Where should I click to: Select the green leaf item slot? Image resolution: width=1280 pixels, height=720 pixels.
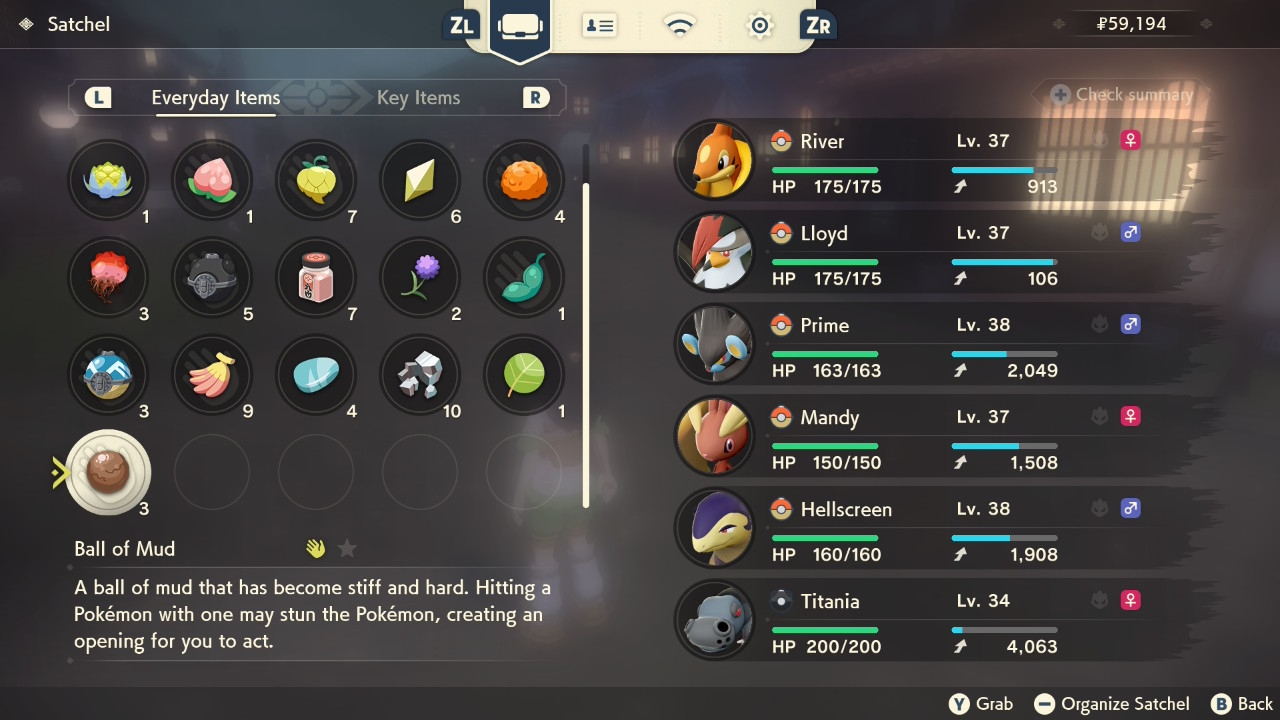(524, 375)
